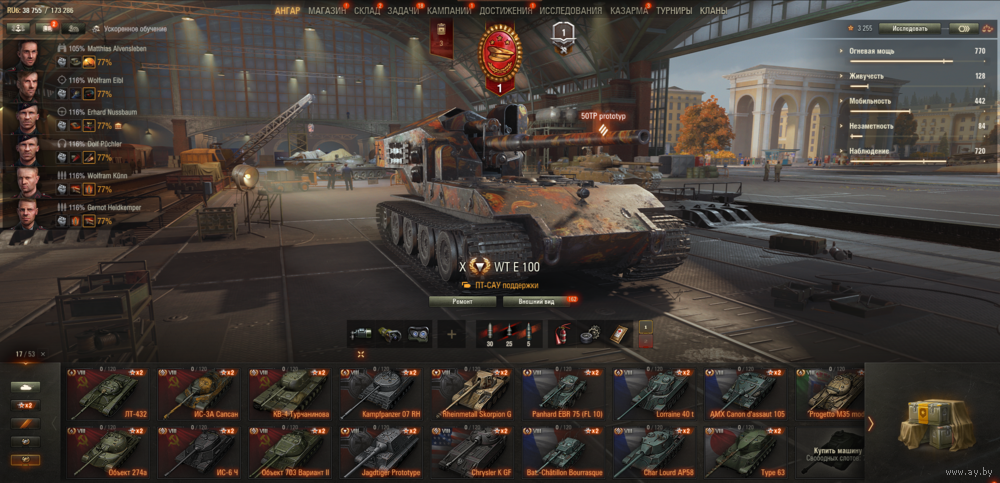Open the Магазин (Store) tab
Screen dimensions: 1000x483
327,10
